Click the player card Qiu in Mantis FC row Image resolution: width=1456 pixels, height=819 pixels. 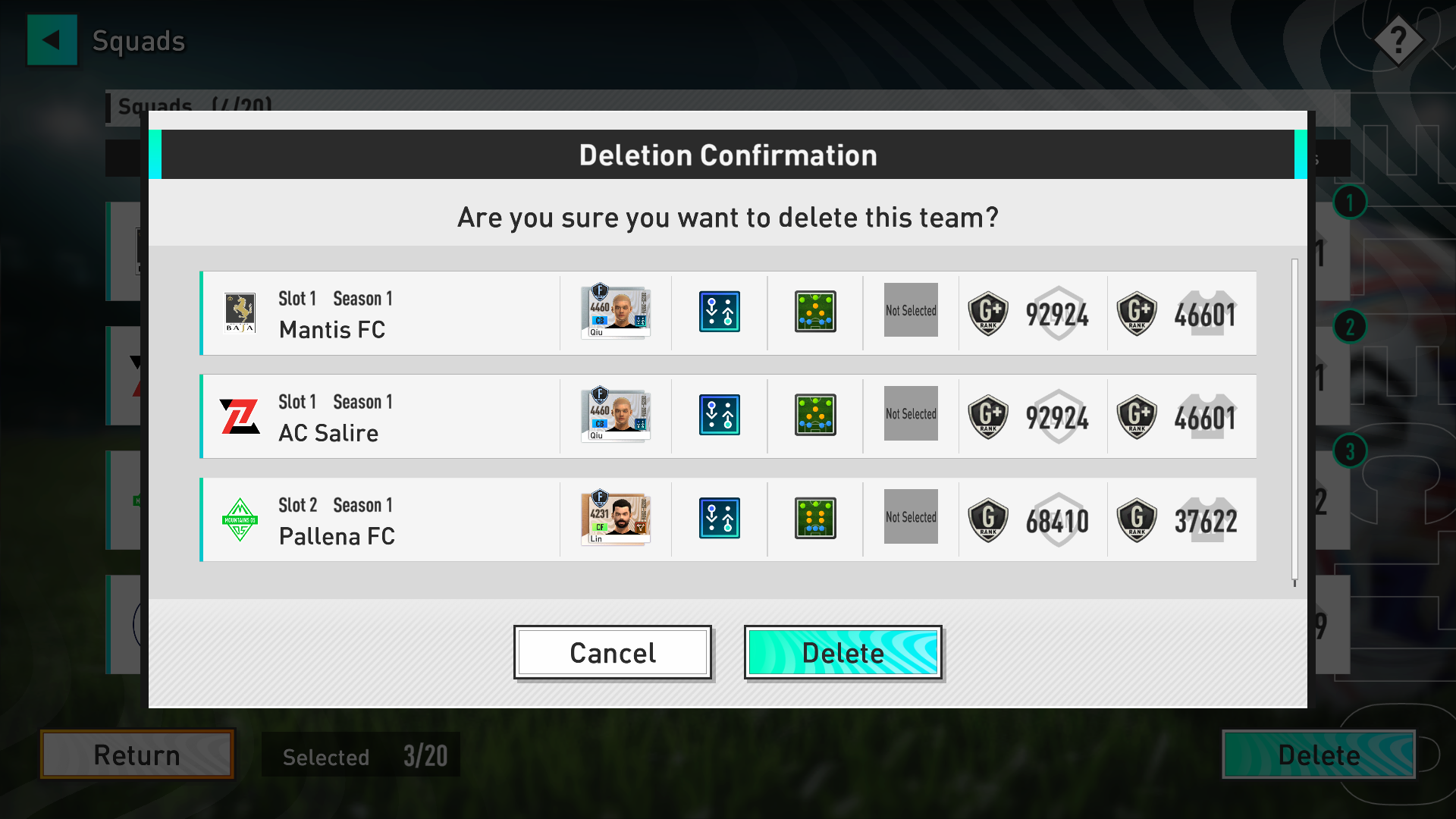pos(616,312)
